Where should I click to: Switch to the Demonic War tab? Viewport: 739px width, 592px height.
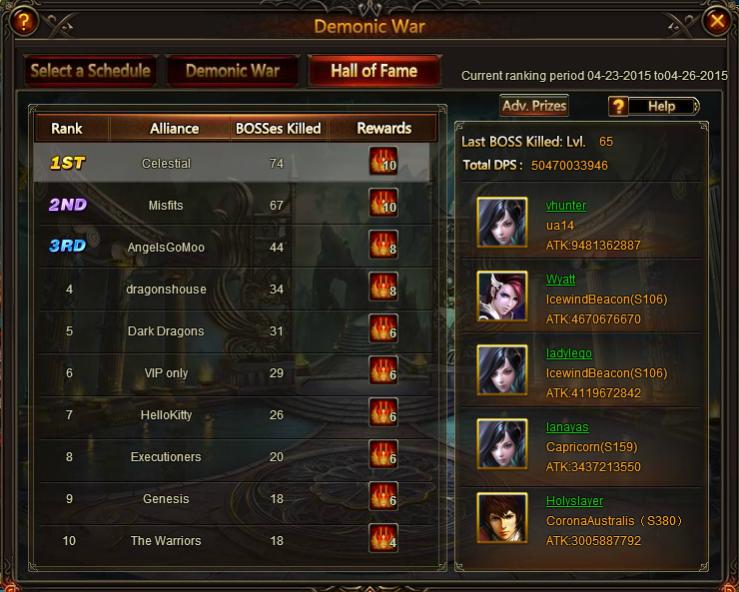pos(232,71)
